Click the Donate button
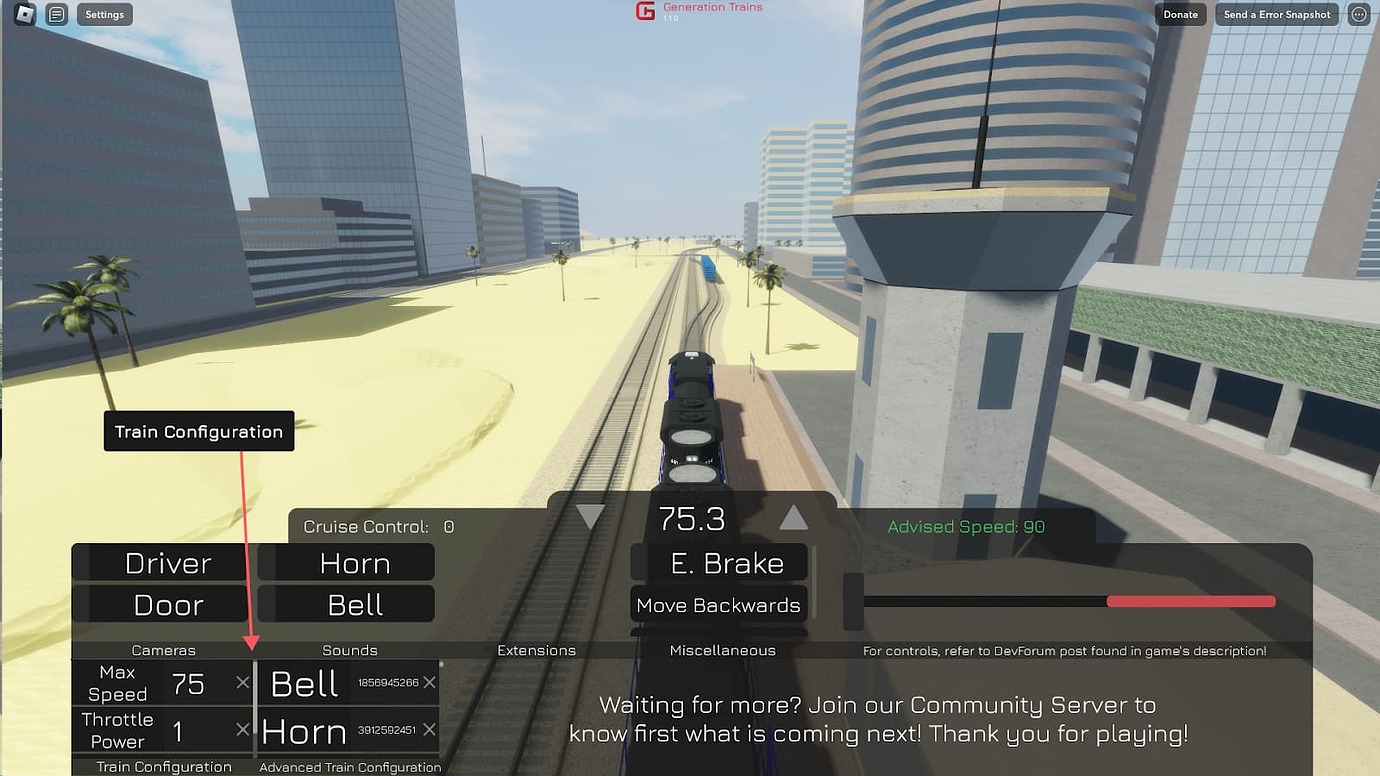The width and height of the screenshot is (1380, 776). pyautogui.click(x=1180, y=14)
